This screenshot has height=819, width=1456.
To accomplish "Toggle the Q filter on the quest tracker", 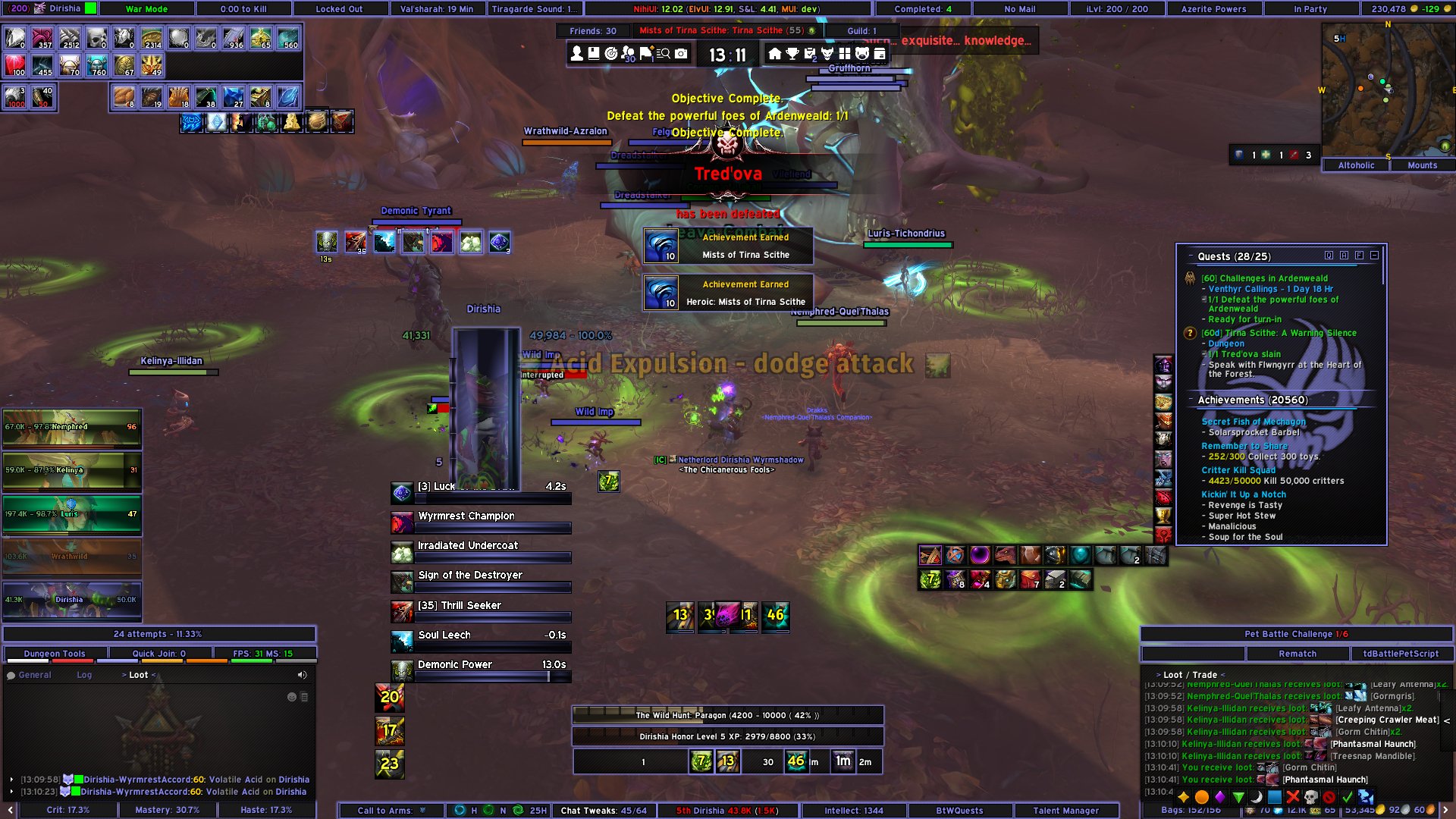I will 1329,256.
